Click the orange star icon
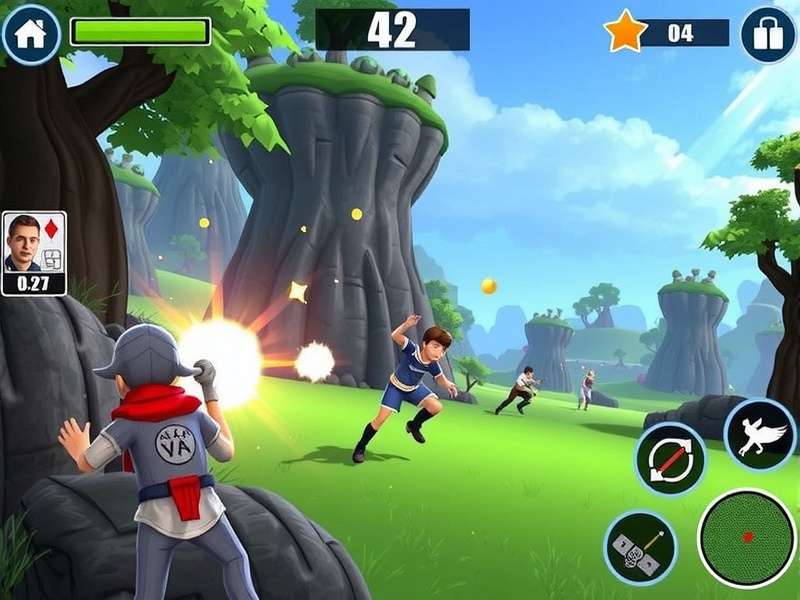This screenshot has height=600, width=800. pyautogui.click(x=626, y=32)
